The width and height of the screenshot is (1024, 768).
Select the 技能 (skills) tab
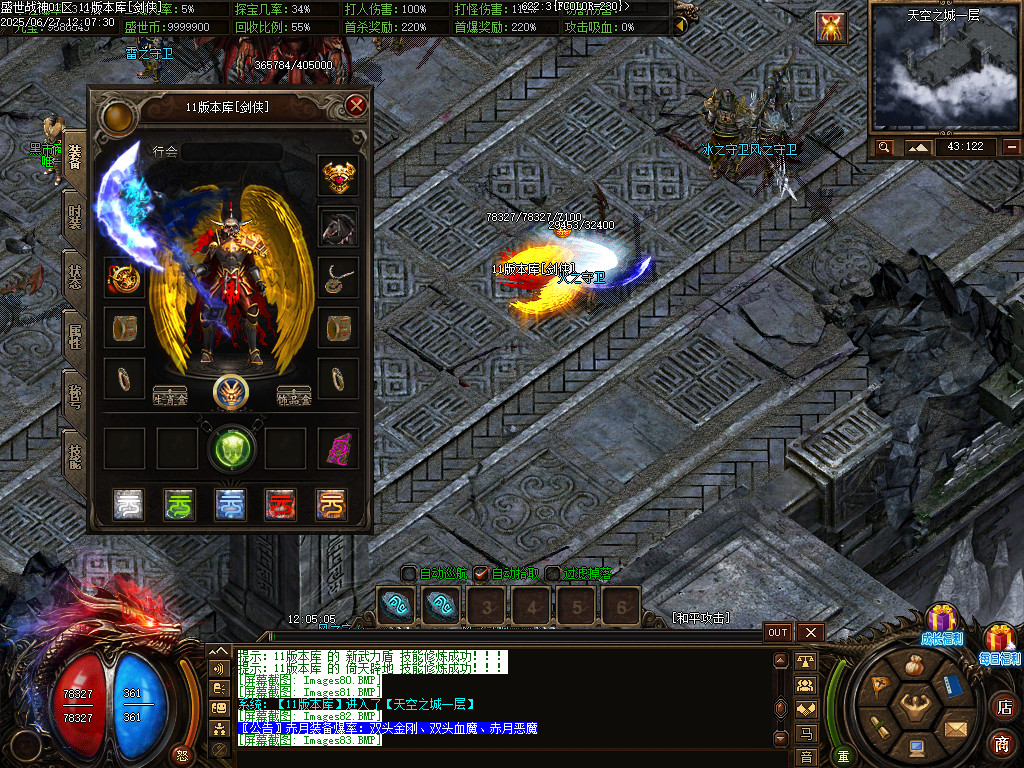(x=75, y=457)
